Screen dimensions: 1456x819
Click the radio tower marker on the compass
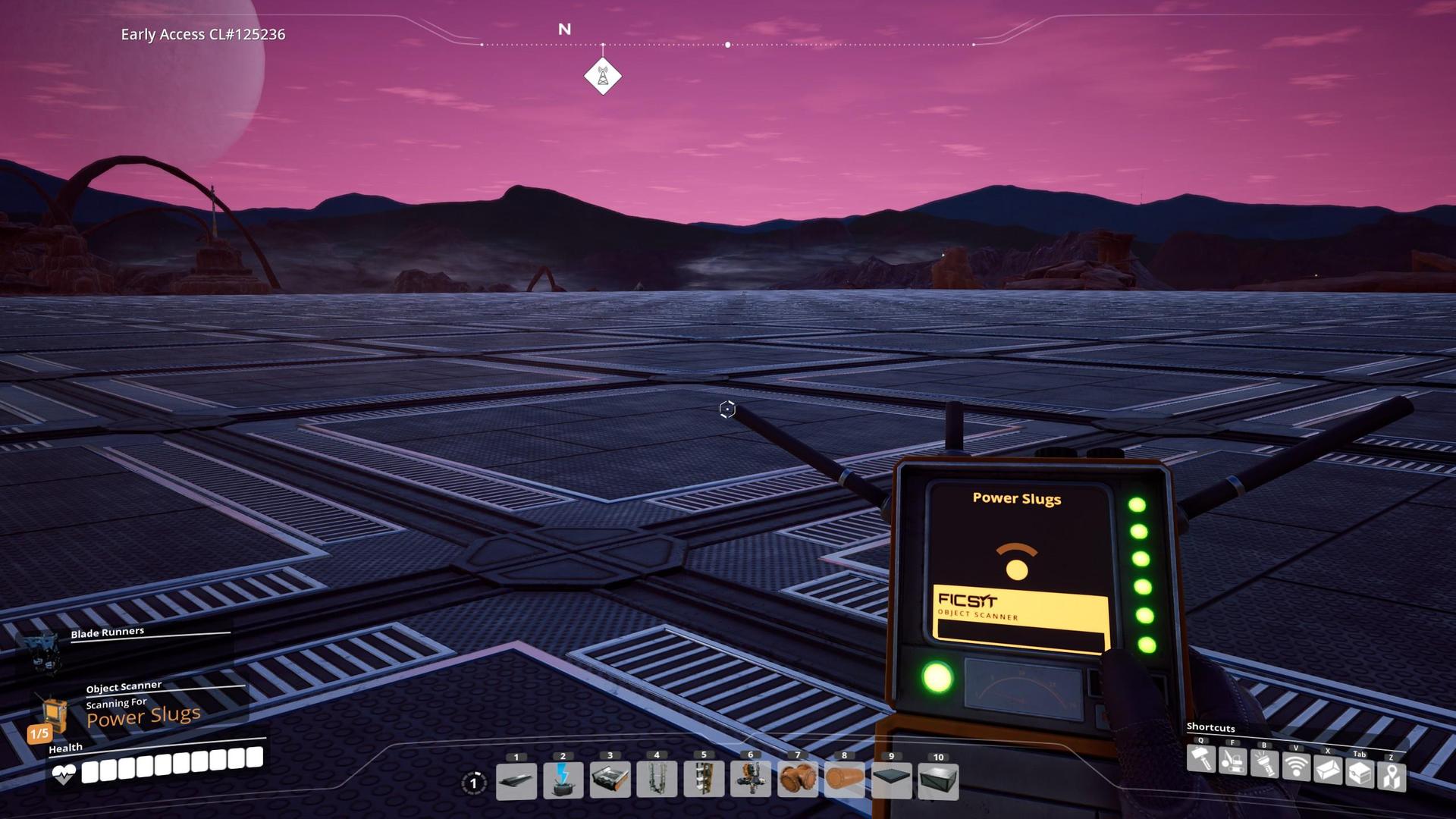coord(603,77)
